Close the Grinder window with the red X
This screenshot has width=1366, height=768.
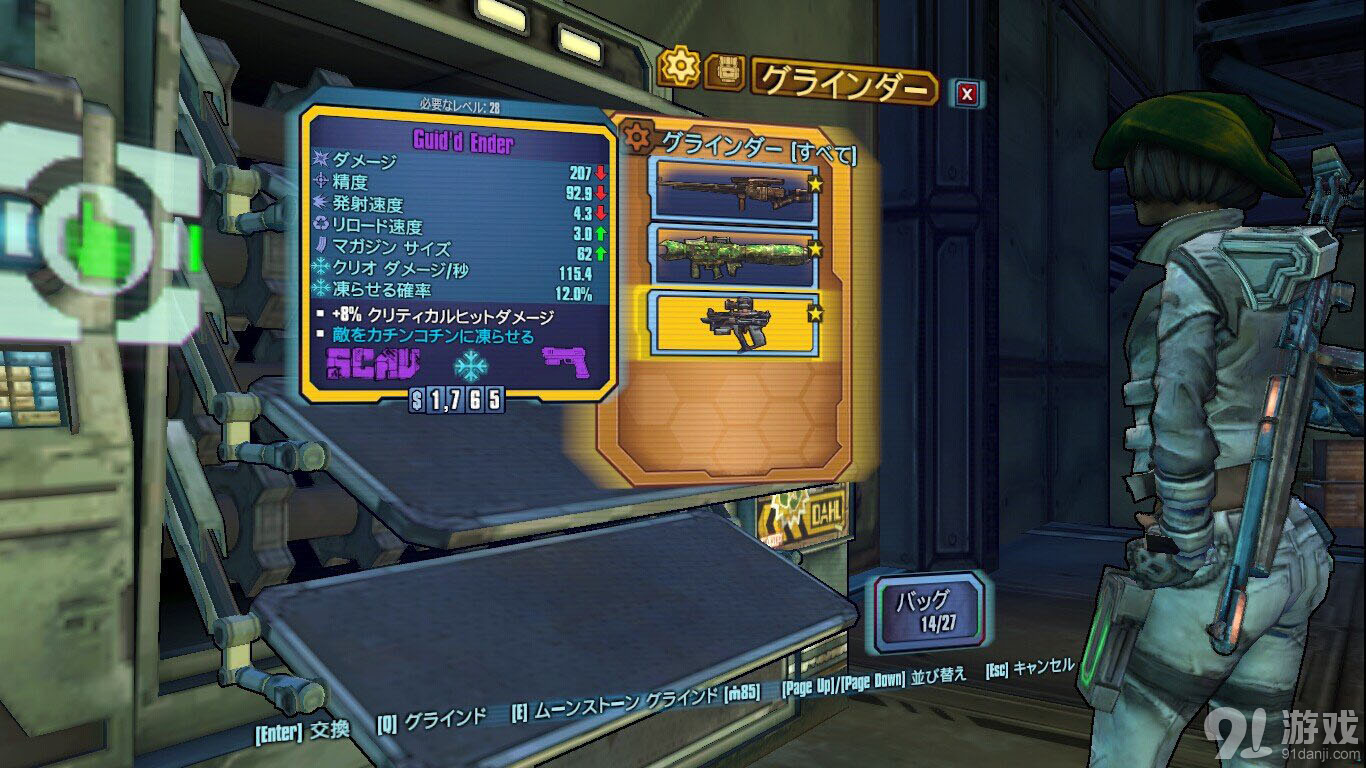pos(967,94)
